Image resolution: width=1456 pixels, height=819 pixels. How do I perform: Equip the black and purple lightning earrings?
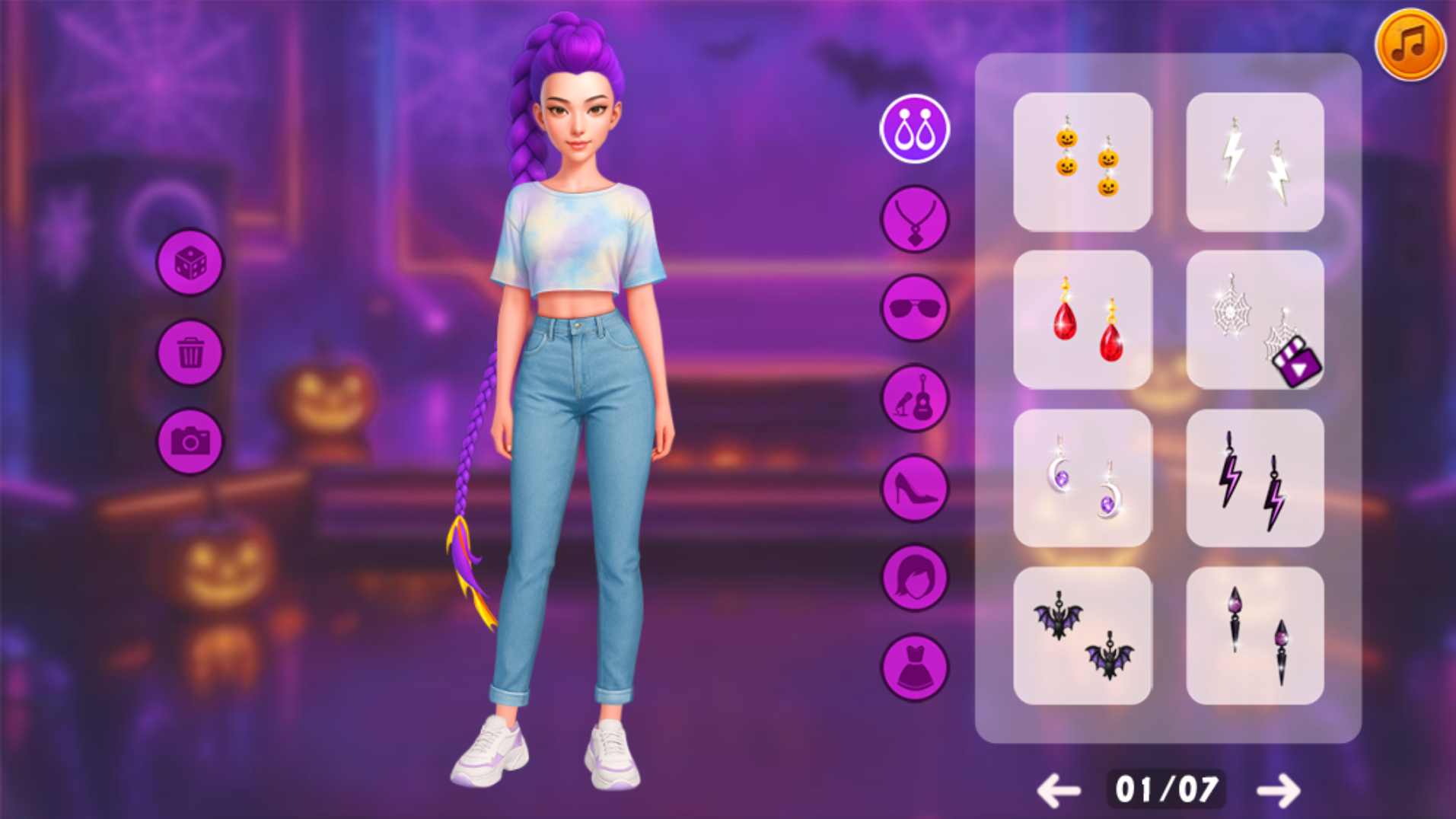click(1254, 478)
